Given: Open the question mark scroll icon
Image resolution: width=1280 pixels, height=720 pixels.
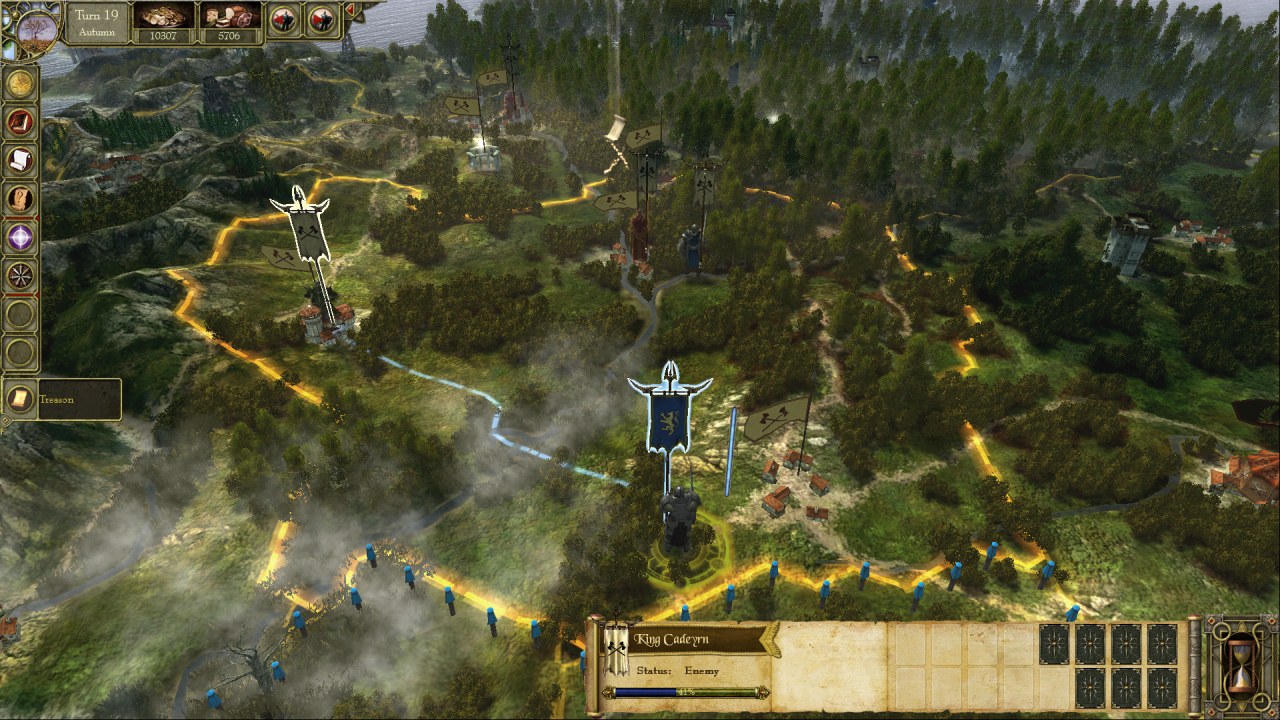Looking at the screenshot, I should [21, 199].
